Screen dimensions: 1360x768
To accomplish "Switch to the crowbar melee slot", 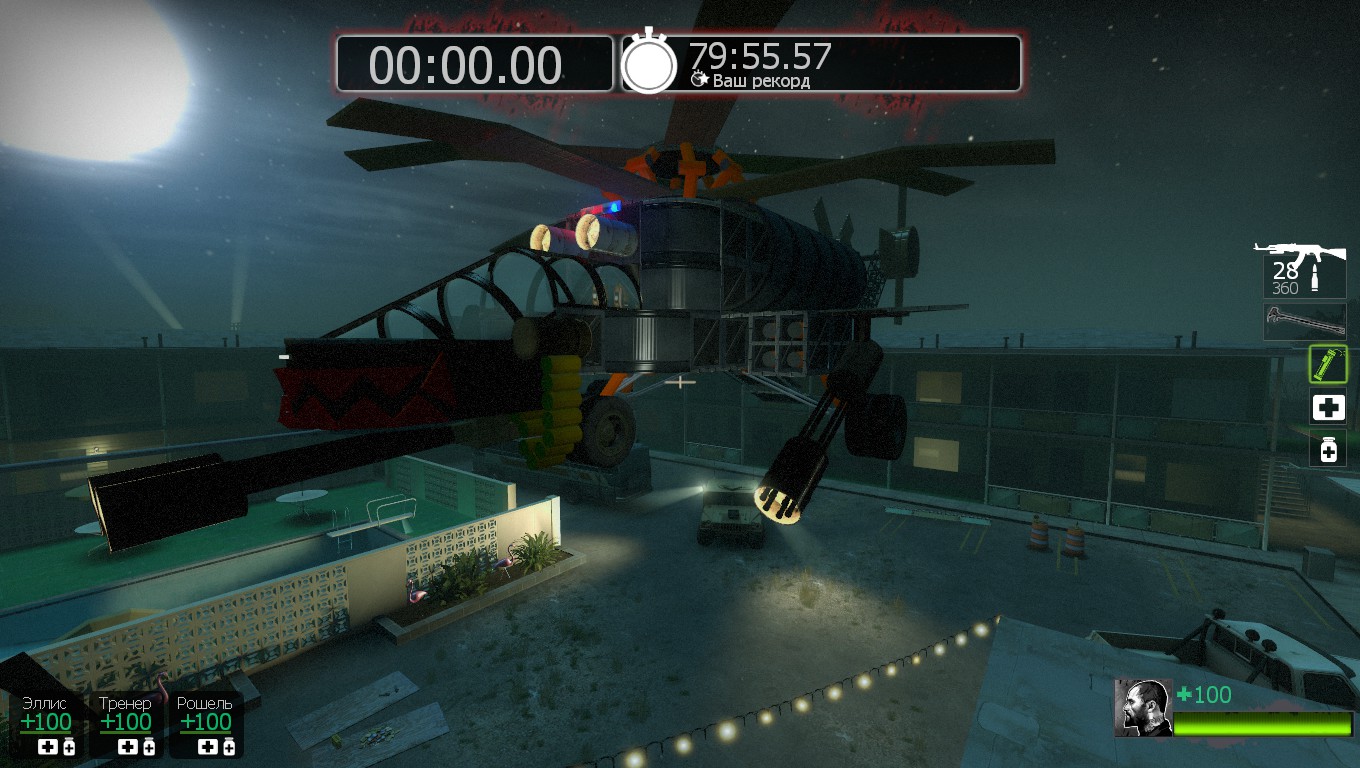I will pyautogui.click(x=1304, y=322).
